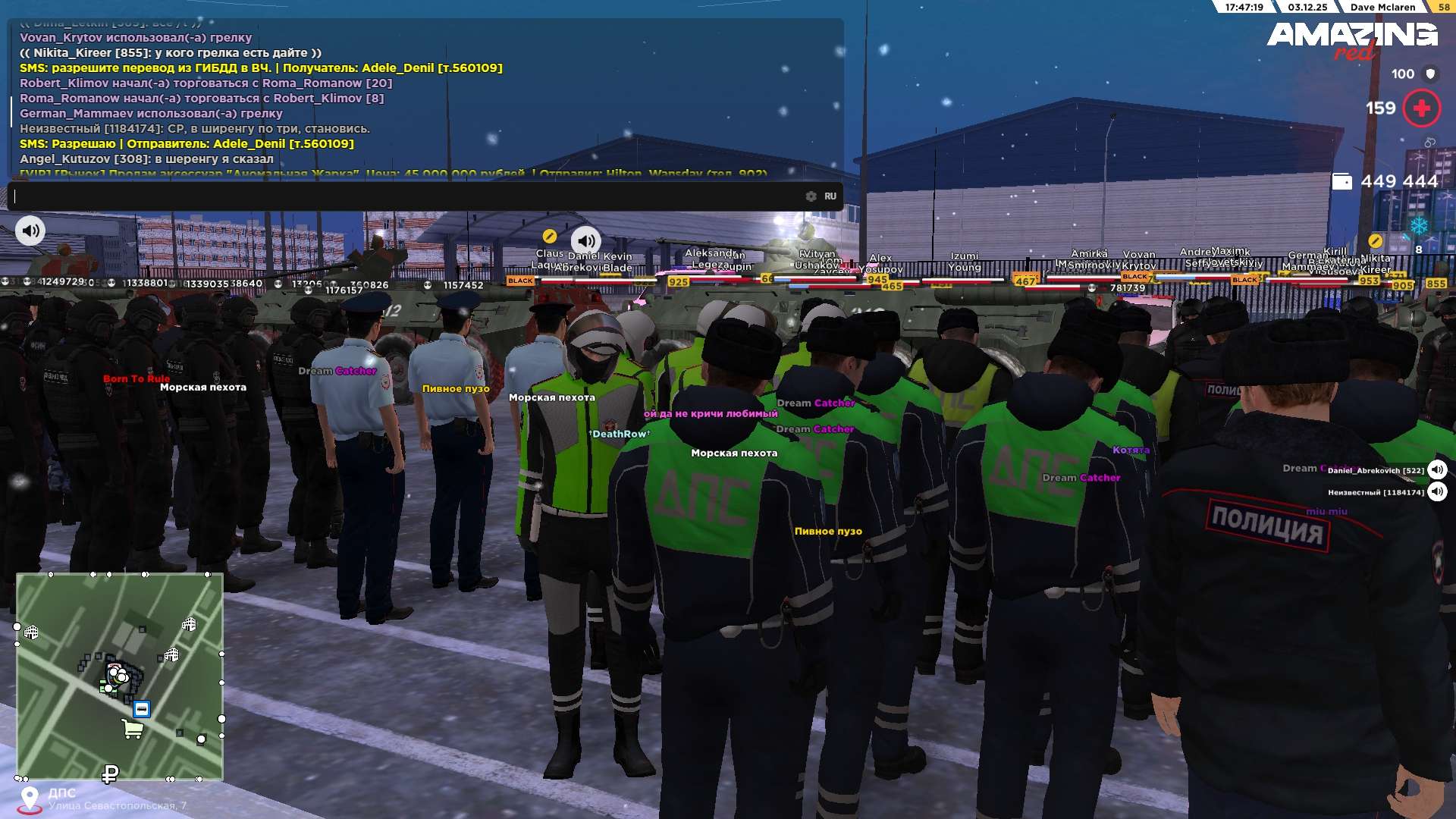Click the speaker icon beside Daniel_Abrekovich [522]
The image size is (1456, 819).
[x=1437, y=470]
